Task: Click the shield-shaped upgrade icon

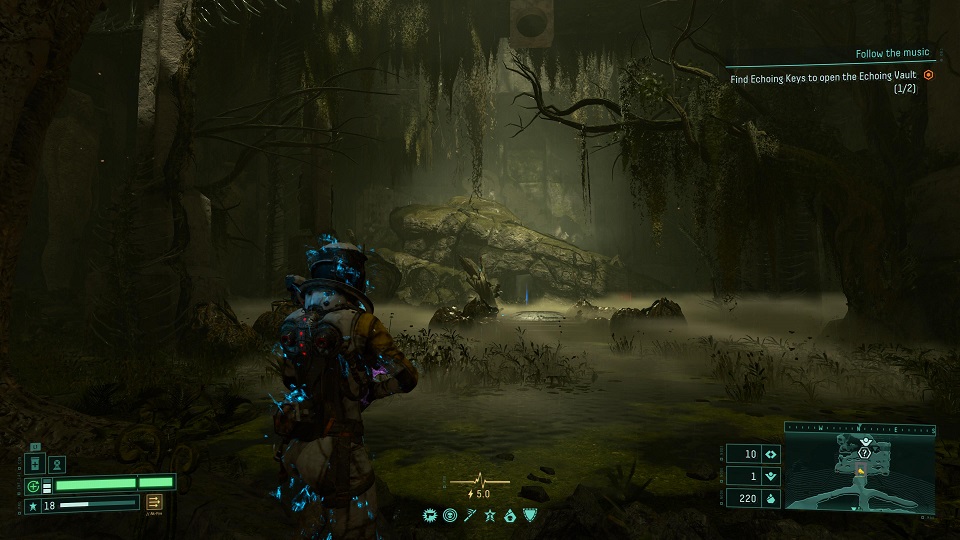Action: point(529,516)
